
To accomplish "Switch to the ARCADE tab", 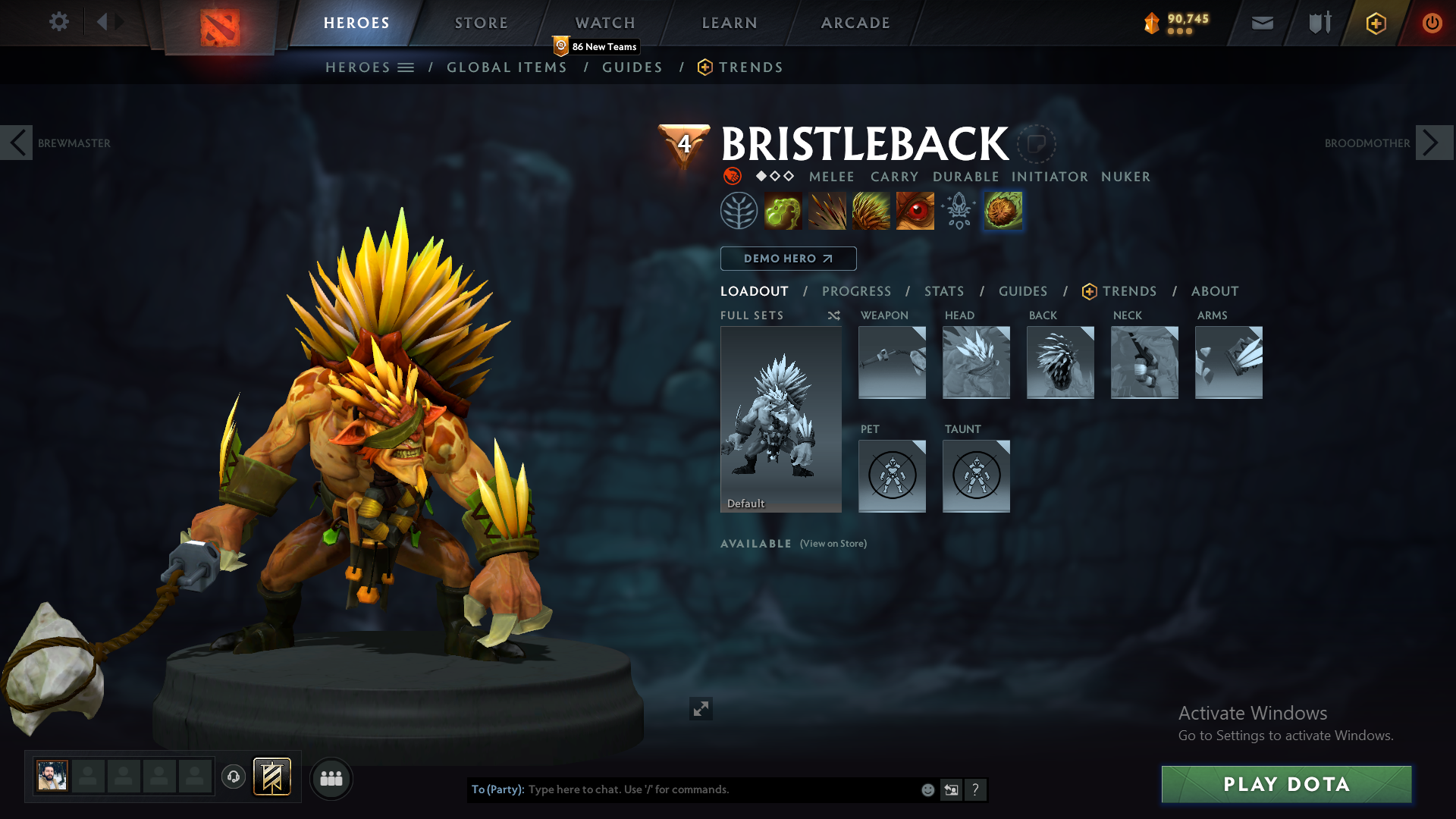I will tap(855, 23).
